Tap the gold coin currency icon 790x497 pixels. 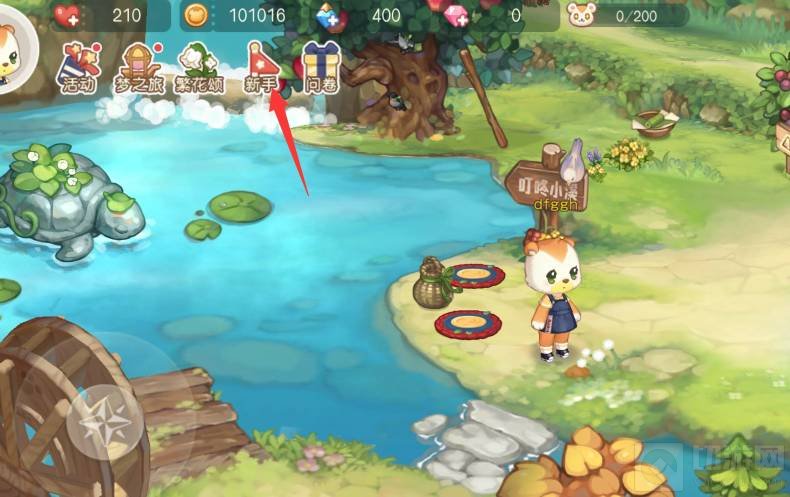pyautogui.click(x=196, y=15)
